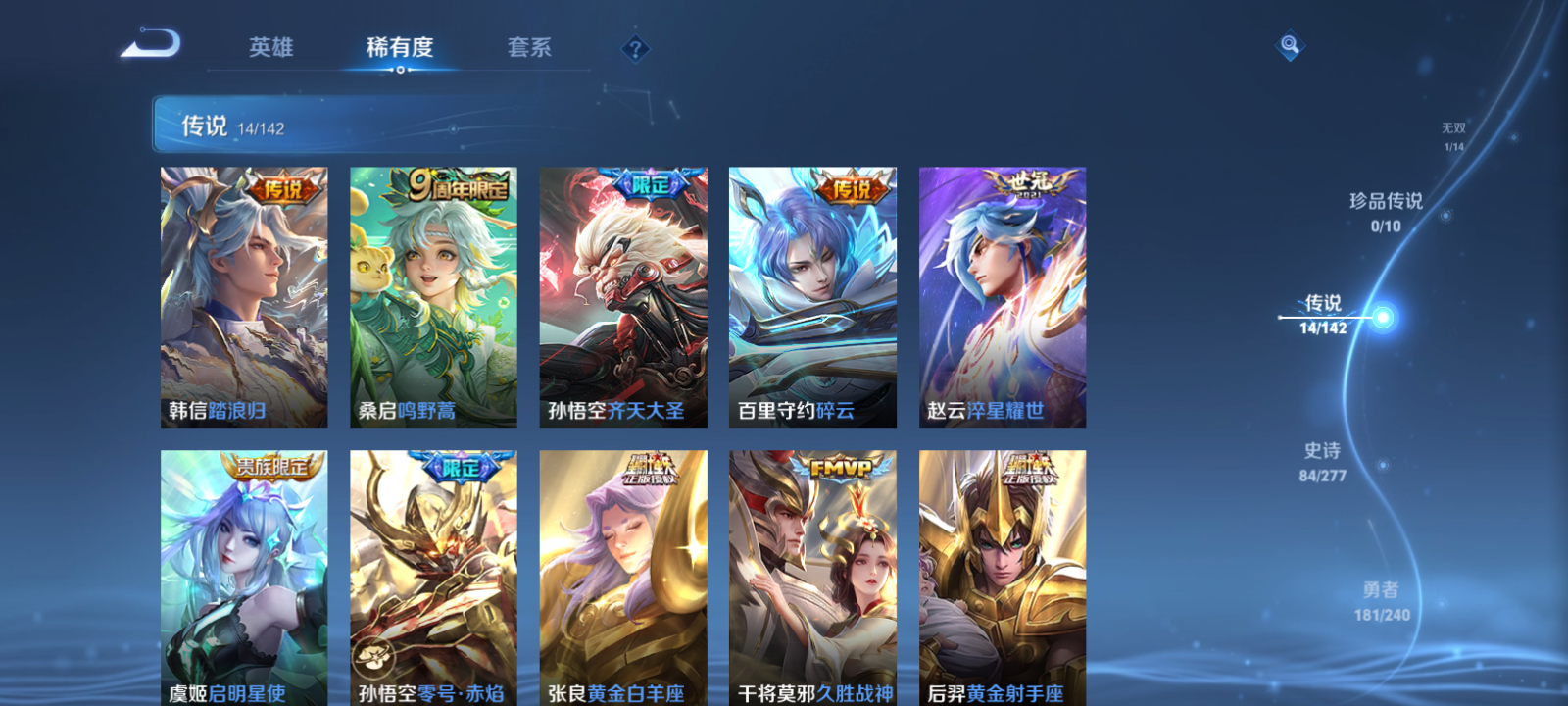
Task: Open the question mark help icon
Action: pos(634,49)
